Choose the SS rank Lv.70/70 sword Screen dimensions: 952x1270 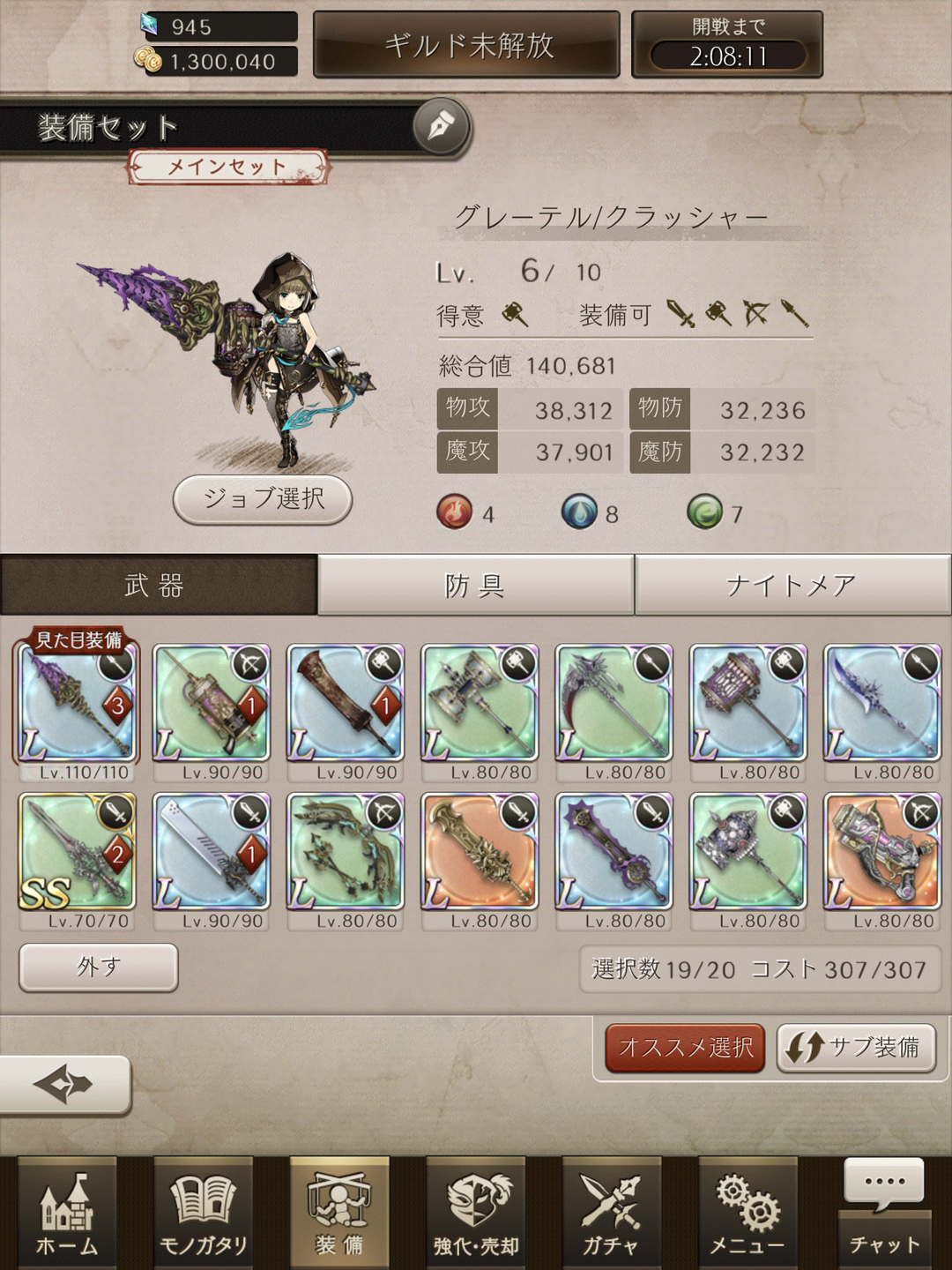pos(77,852)
